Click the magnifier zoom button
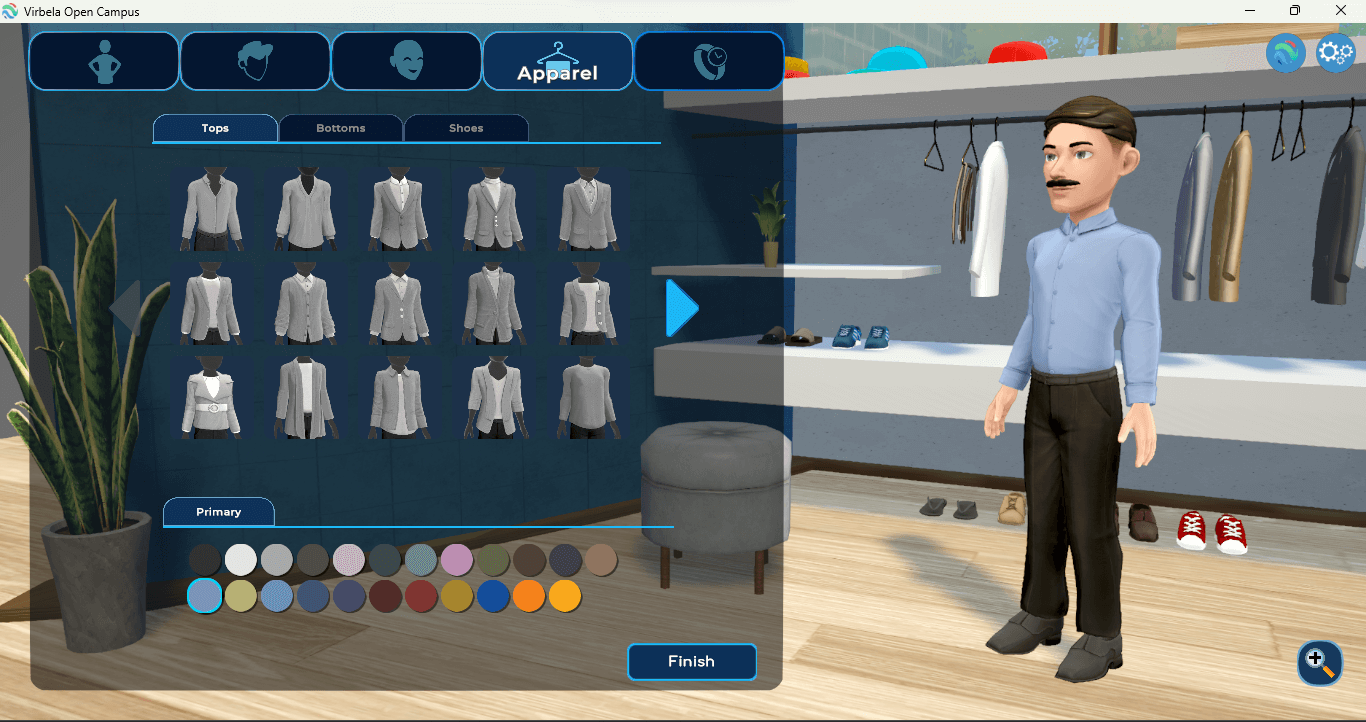This screenshot has height=722, width=1366. point(1319,662)
